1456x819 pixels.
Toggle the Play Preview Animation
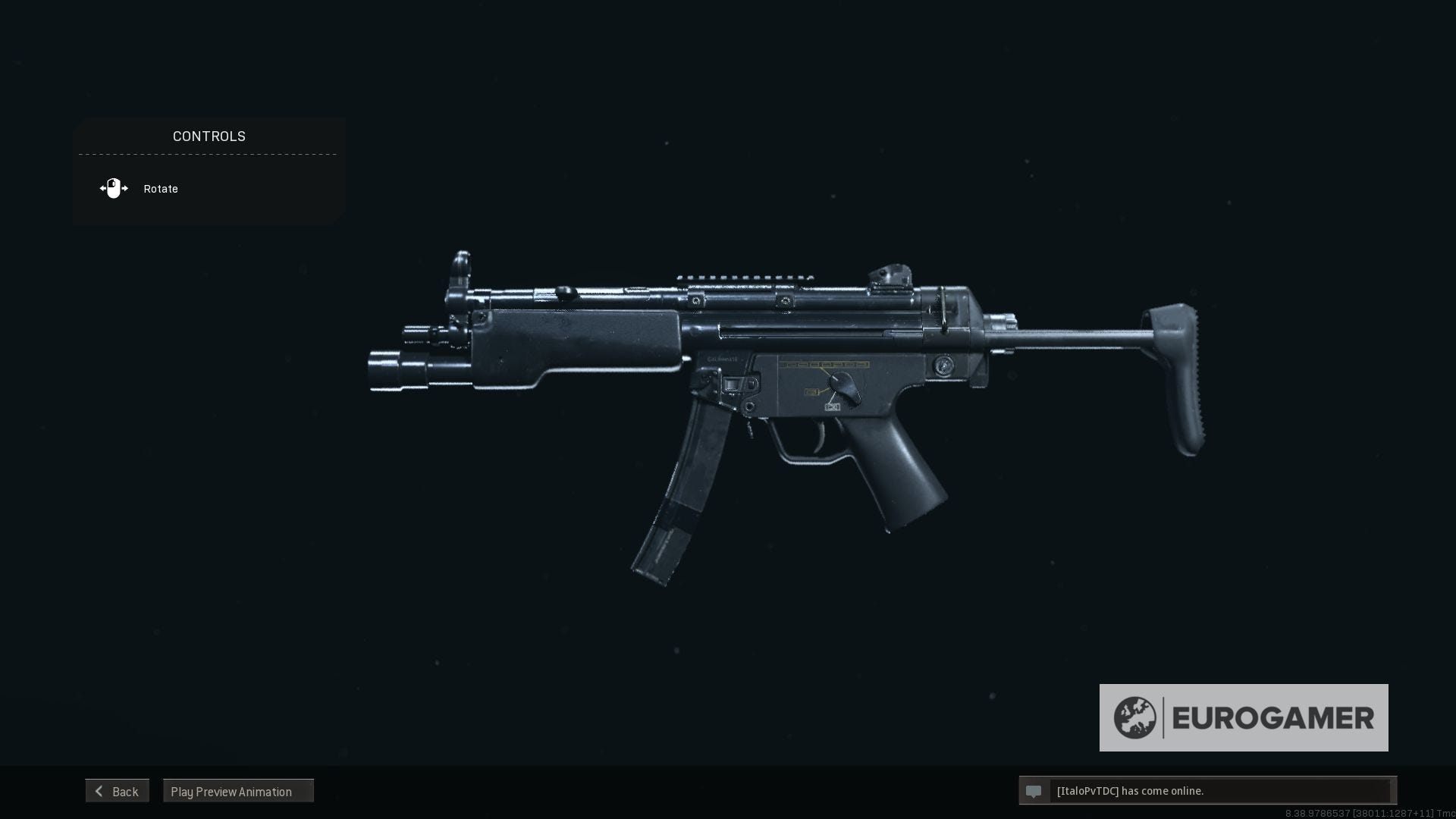coord(238,791)
